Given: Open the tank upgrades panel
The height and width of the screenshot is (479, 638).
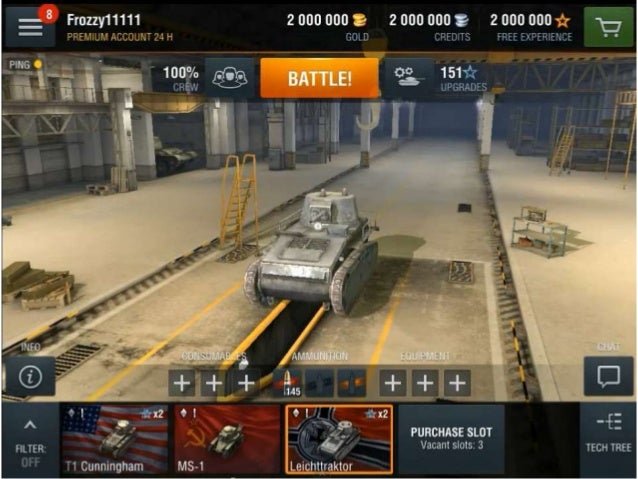Looking at the screenshot, I should pos(438,78).
